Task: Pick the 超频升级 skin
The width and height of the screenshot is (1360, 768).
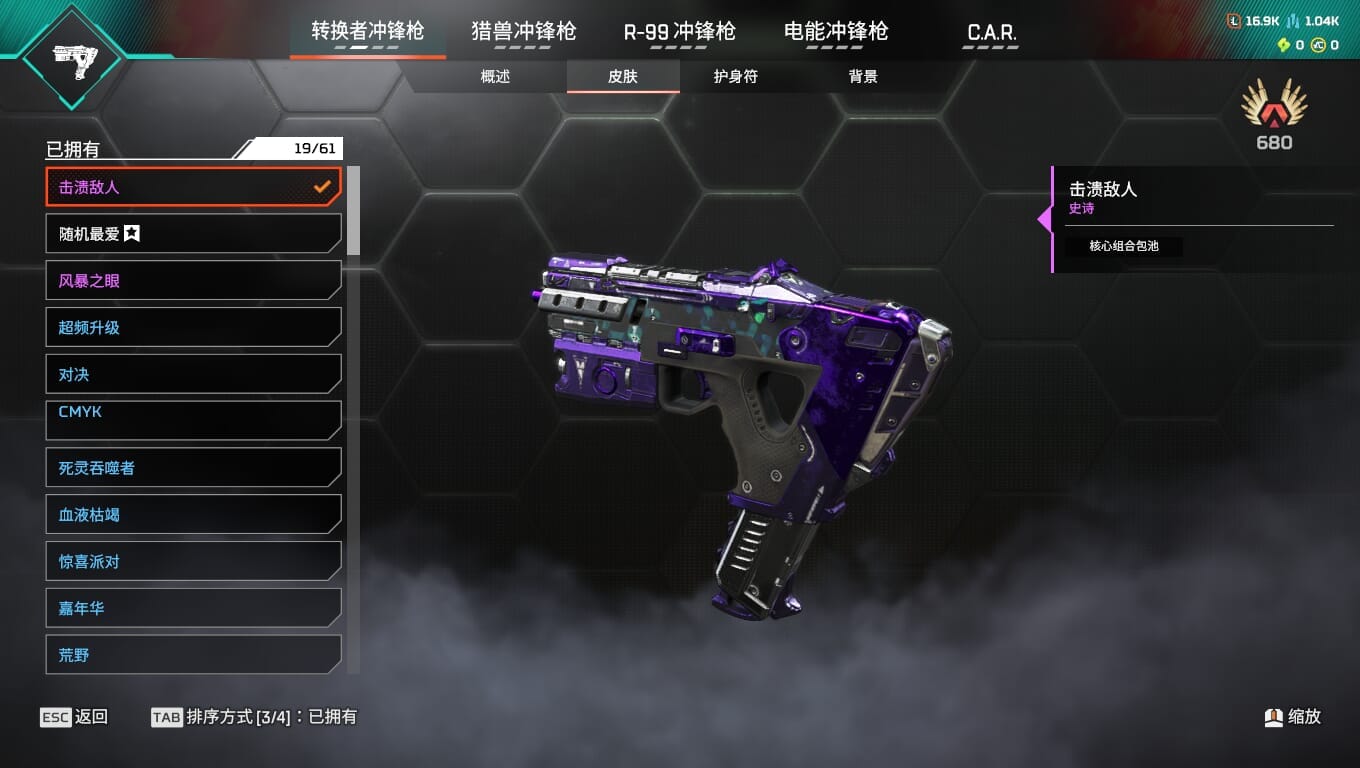Action: [193, 328]
